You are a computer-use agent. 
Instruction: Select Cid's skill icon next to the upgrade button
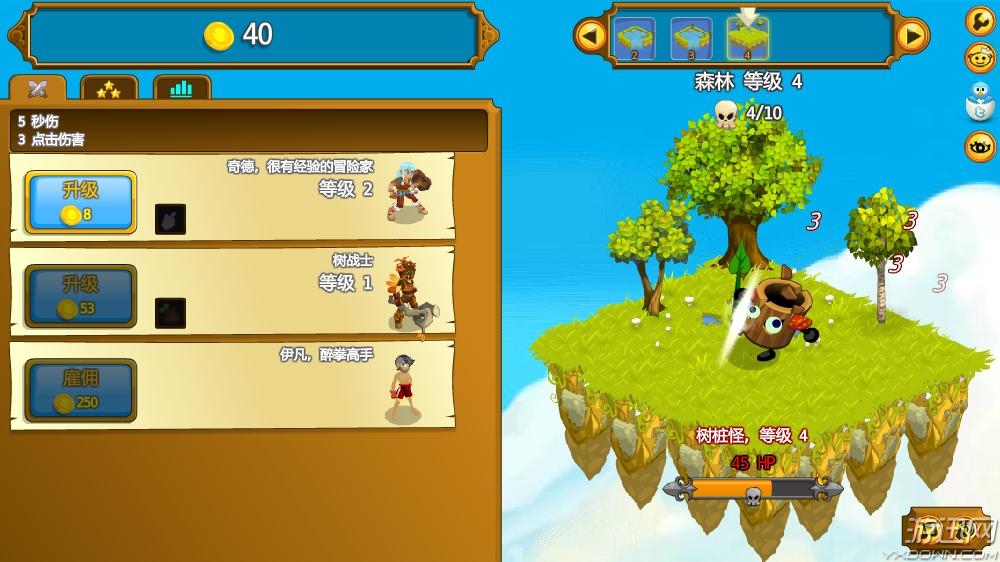click(x=170, y=219)
